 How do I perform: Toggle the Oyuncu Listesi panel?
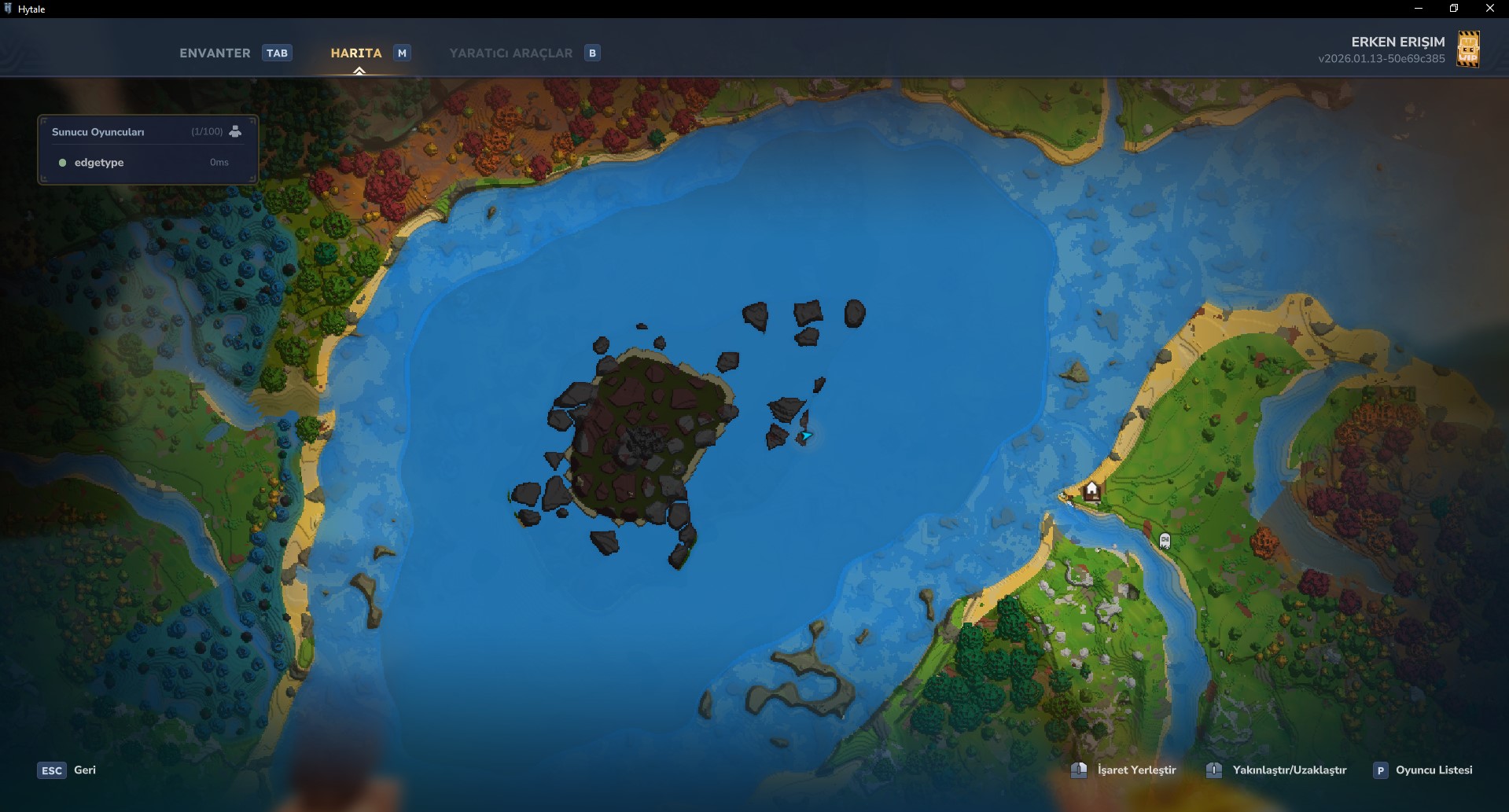1434,770
